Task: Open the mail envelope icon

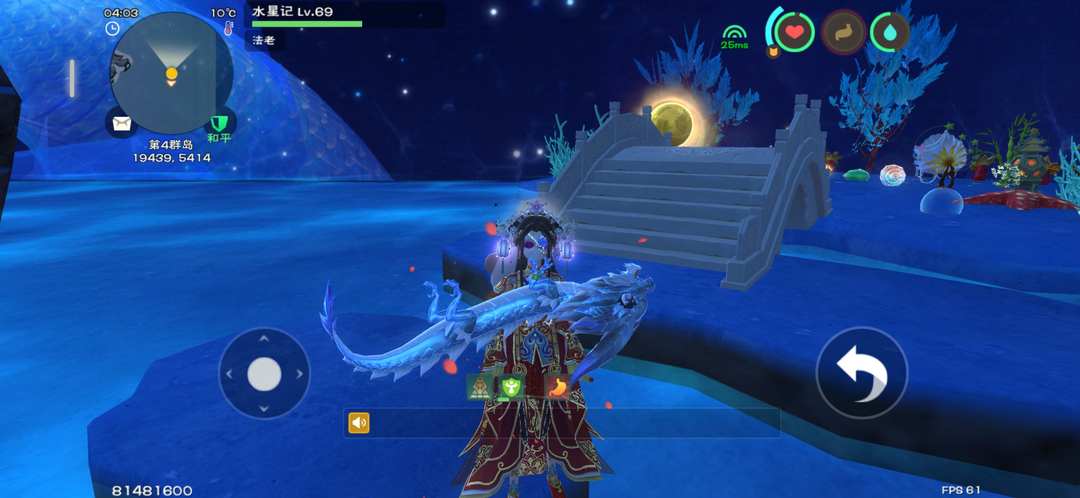Action: [122, 123]
